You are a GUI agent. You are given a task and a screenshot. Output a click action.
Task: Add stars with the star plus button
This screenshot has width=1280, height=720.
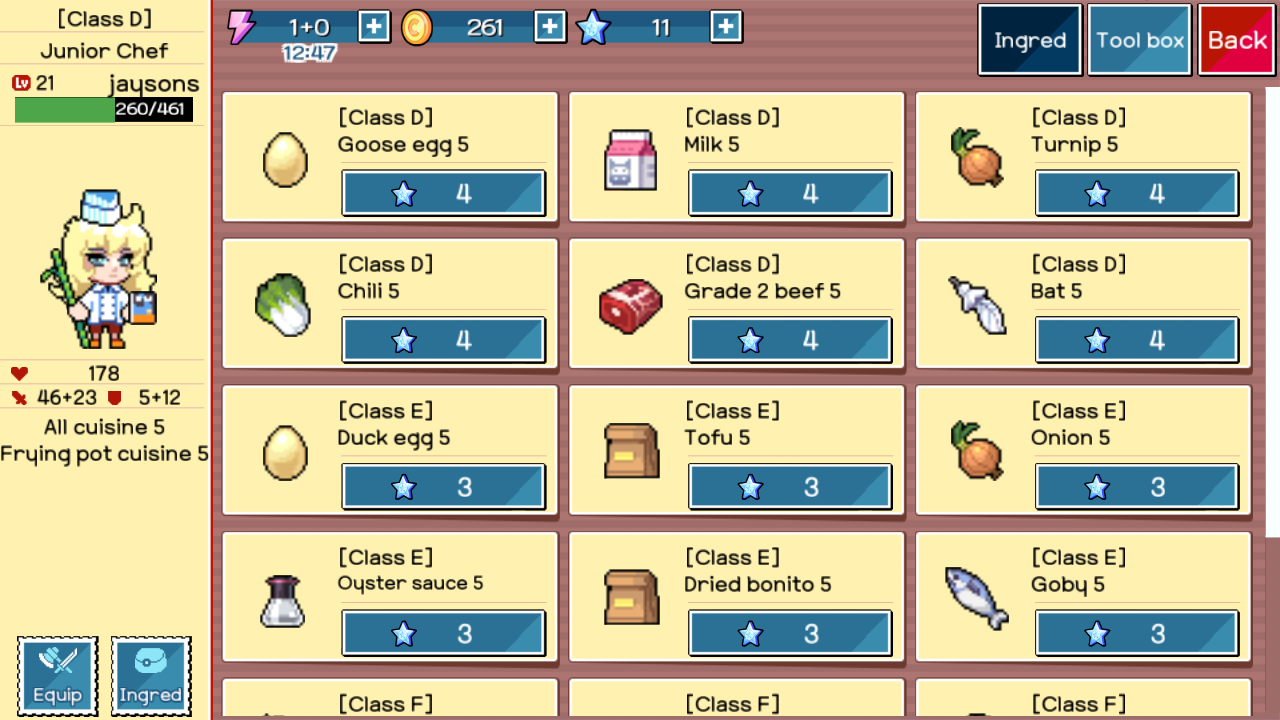tap(726, 27)
